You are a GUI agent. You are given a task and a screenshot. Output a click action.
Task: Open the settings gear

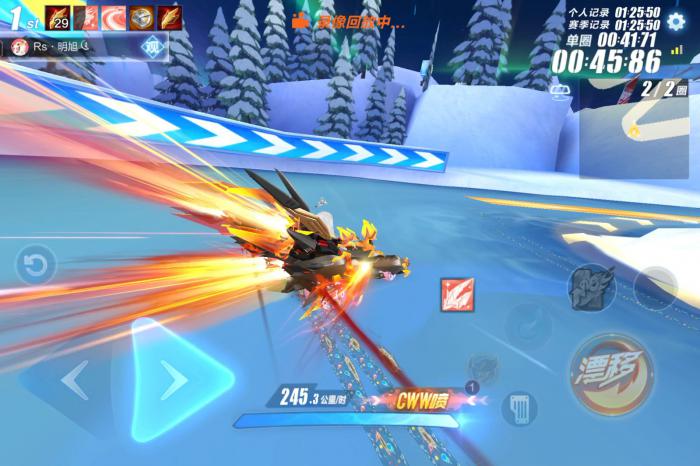677,22
